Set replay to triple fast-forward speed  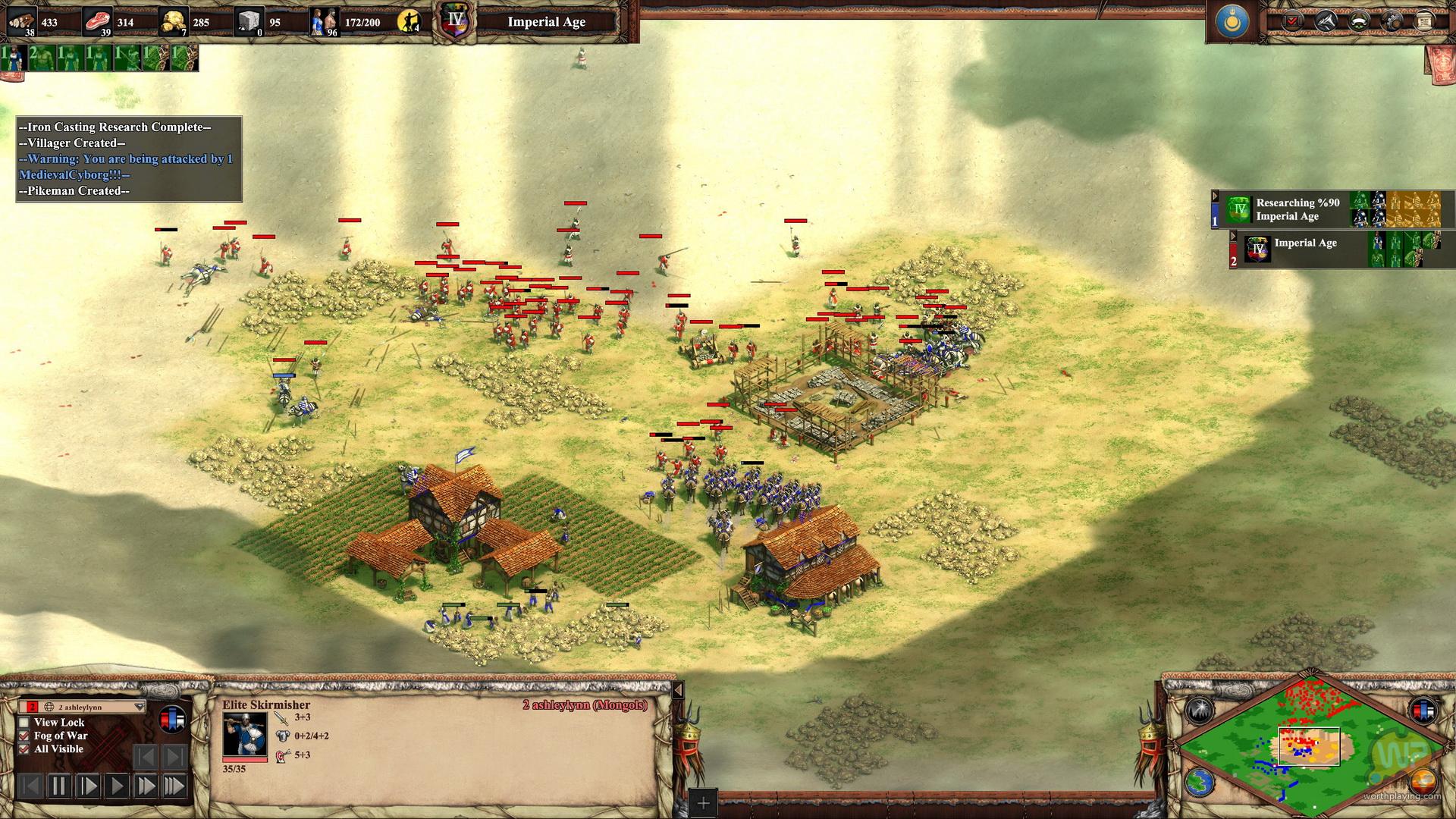coord(174,786)
